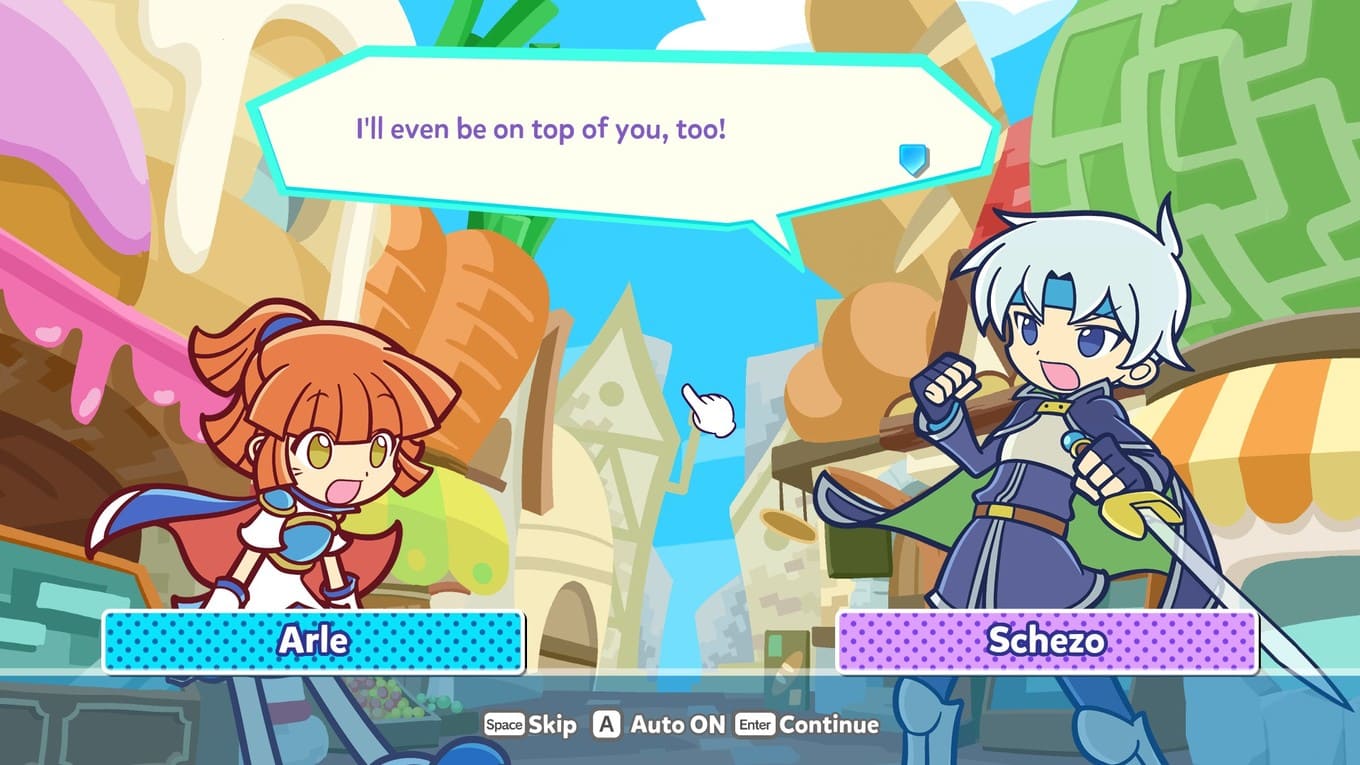Viewport: 1360px width, 765px height.
Task: Continue to the next dialogue line
Action: coord(807,725)
